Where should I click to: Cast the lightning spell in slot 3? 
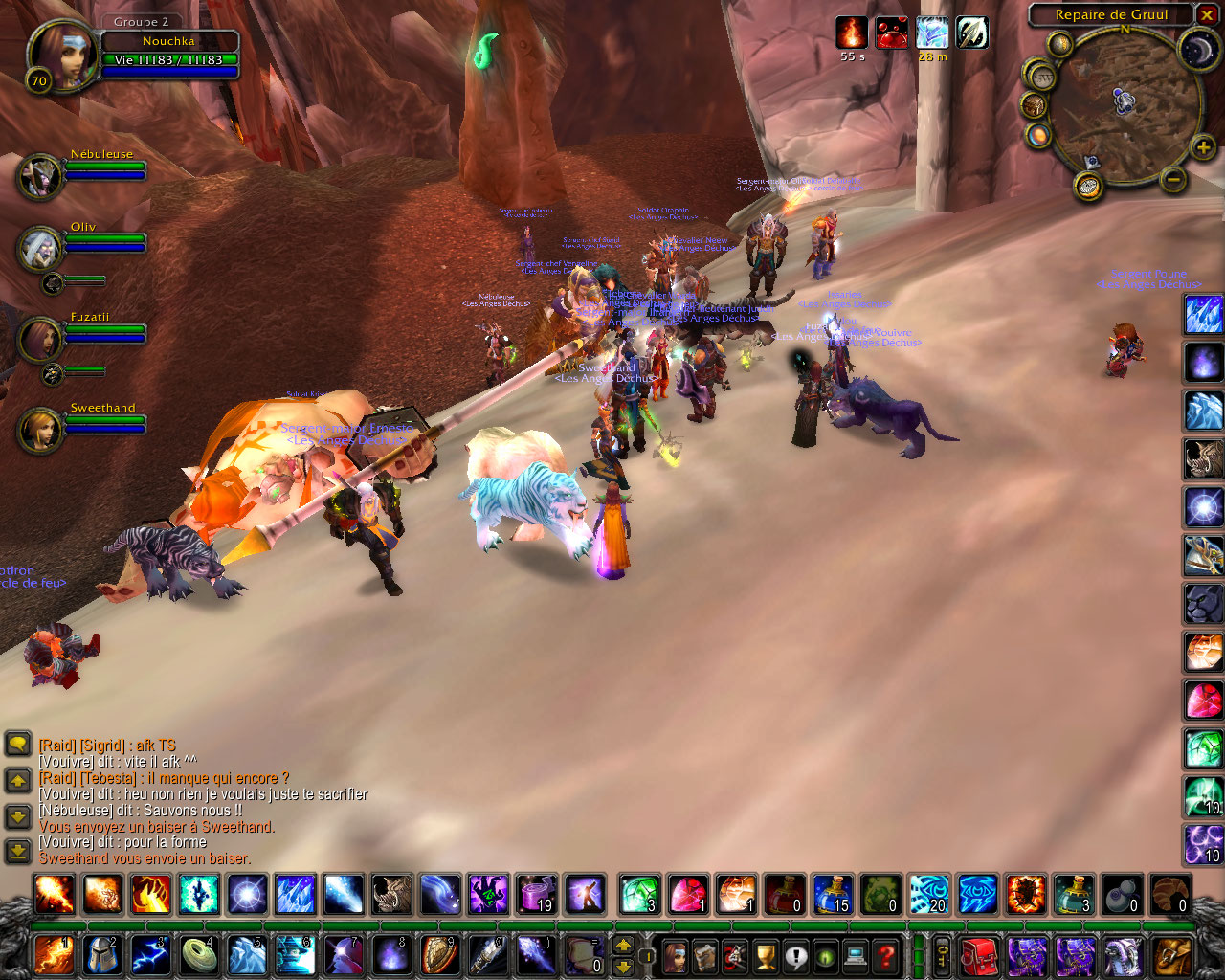coord(151,955)
